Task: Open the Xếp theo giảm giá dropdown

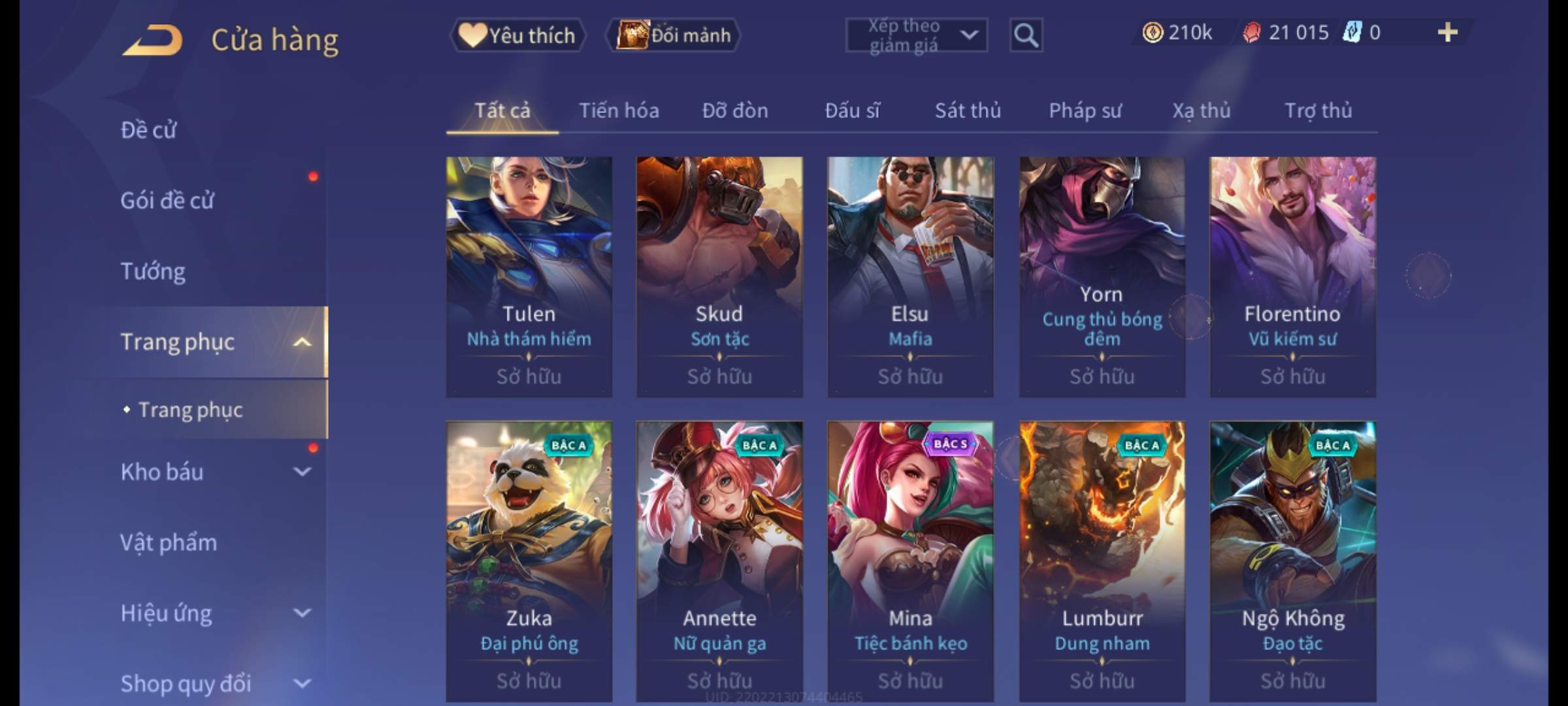Action: (x=916, y=35)
